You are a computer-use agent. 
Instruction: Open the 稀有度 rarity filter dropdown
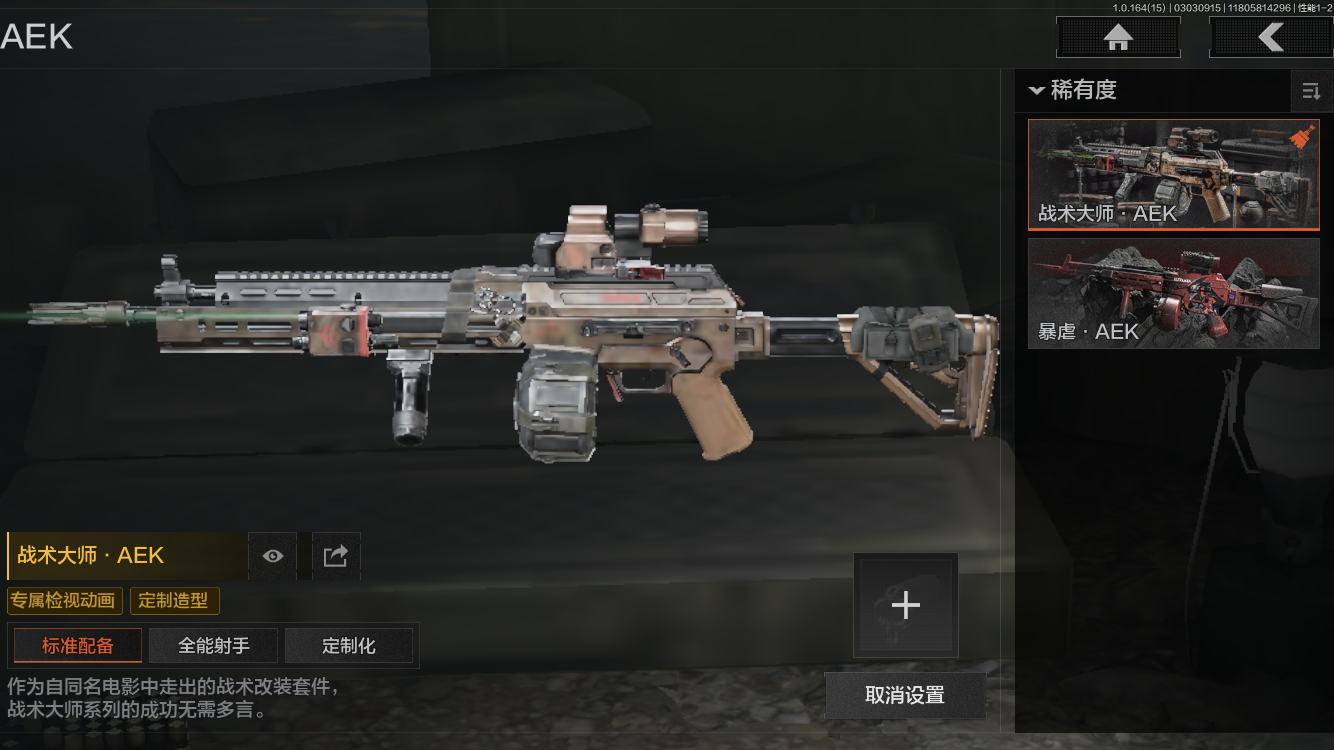1072,90
